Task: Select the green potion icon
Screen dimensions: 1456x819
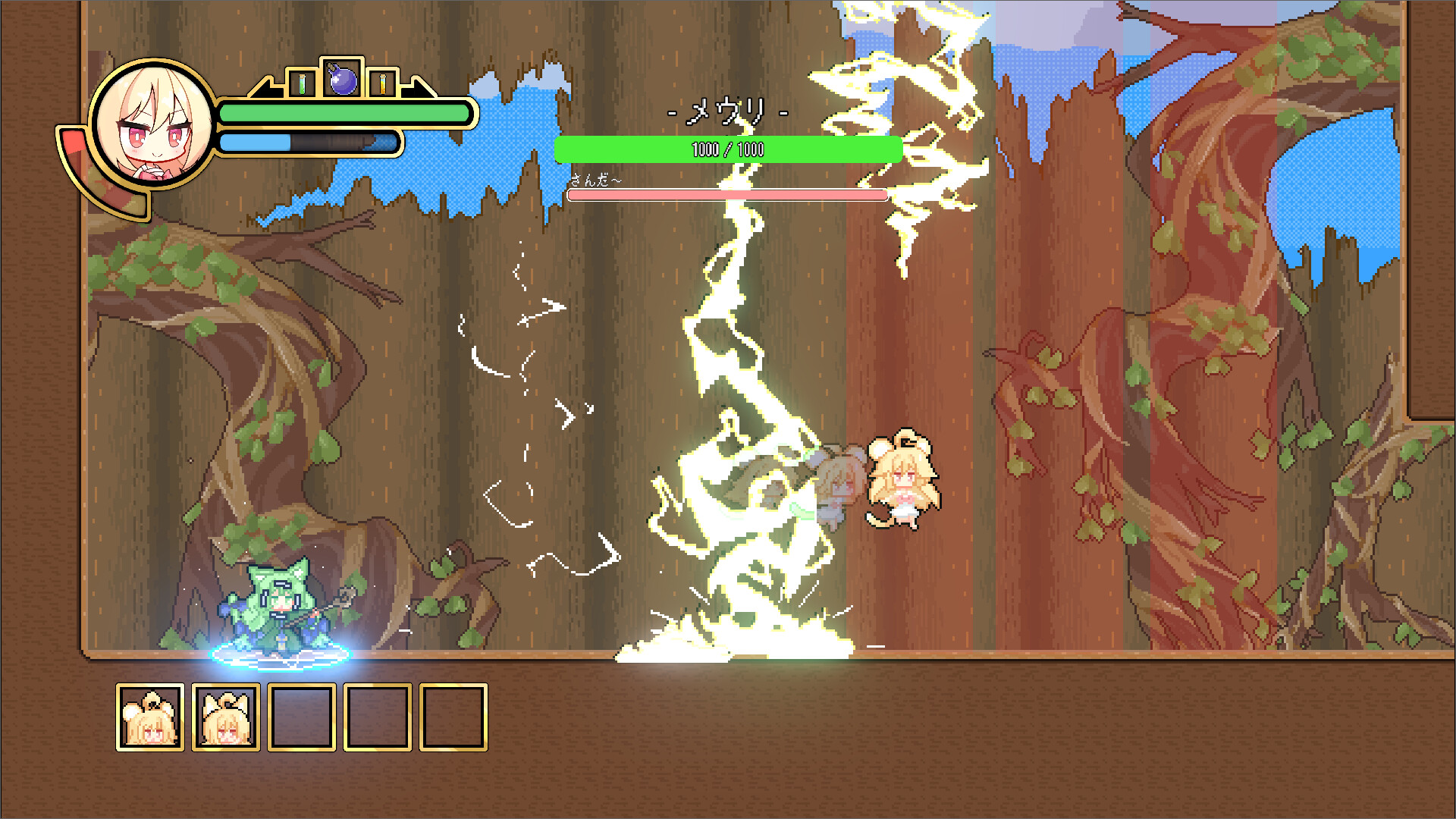Action: tap(302, 83)
